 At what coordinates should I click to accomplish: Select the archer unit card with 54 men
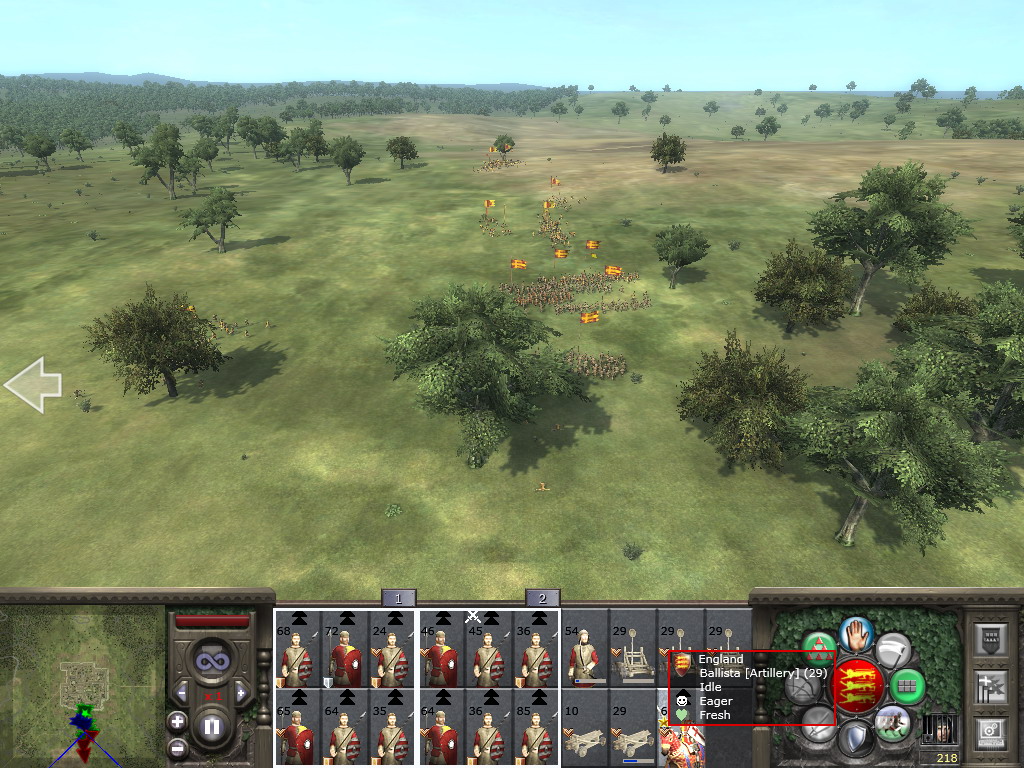pos(584,649)
